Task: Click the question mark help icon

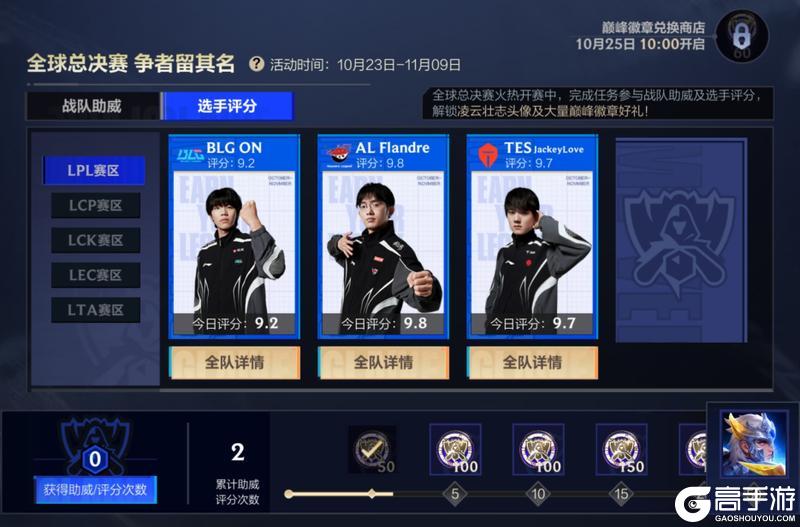Action: coord(257,64)
